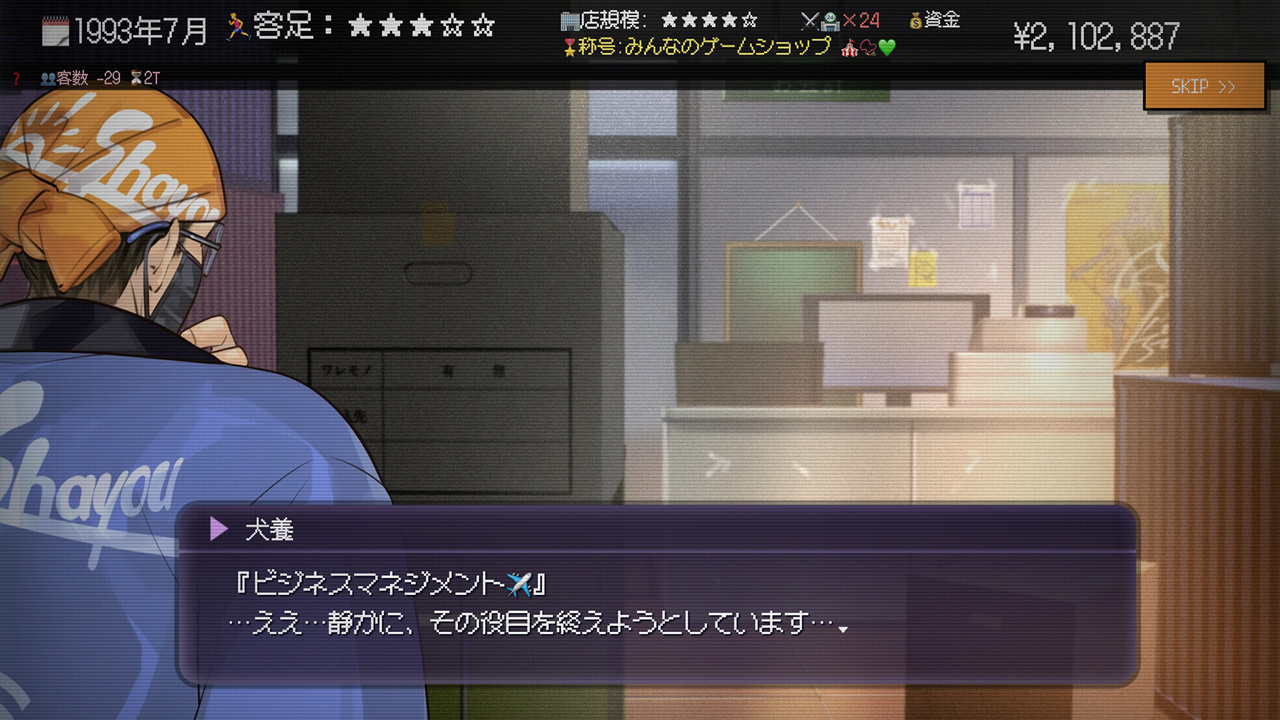1280x720 pixels.
Task: Click the green heart icon
Action: click(886, 47)
